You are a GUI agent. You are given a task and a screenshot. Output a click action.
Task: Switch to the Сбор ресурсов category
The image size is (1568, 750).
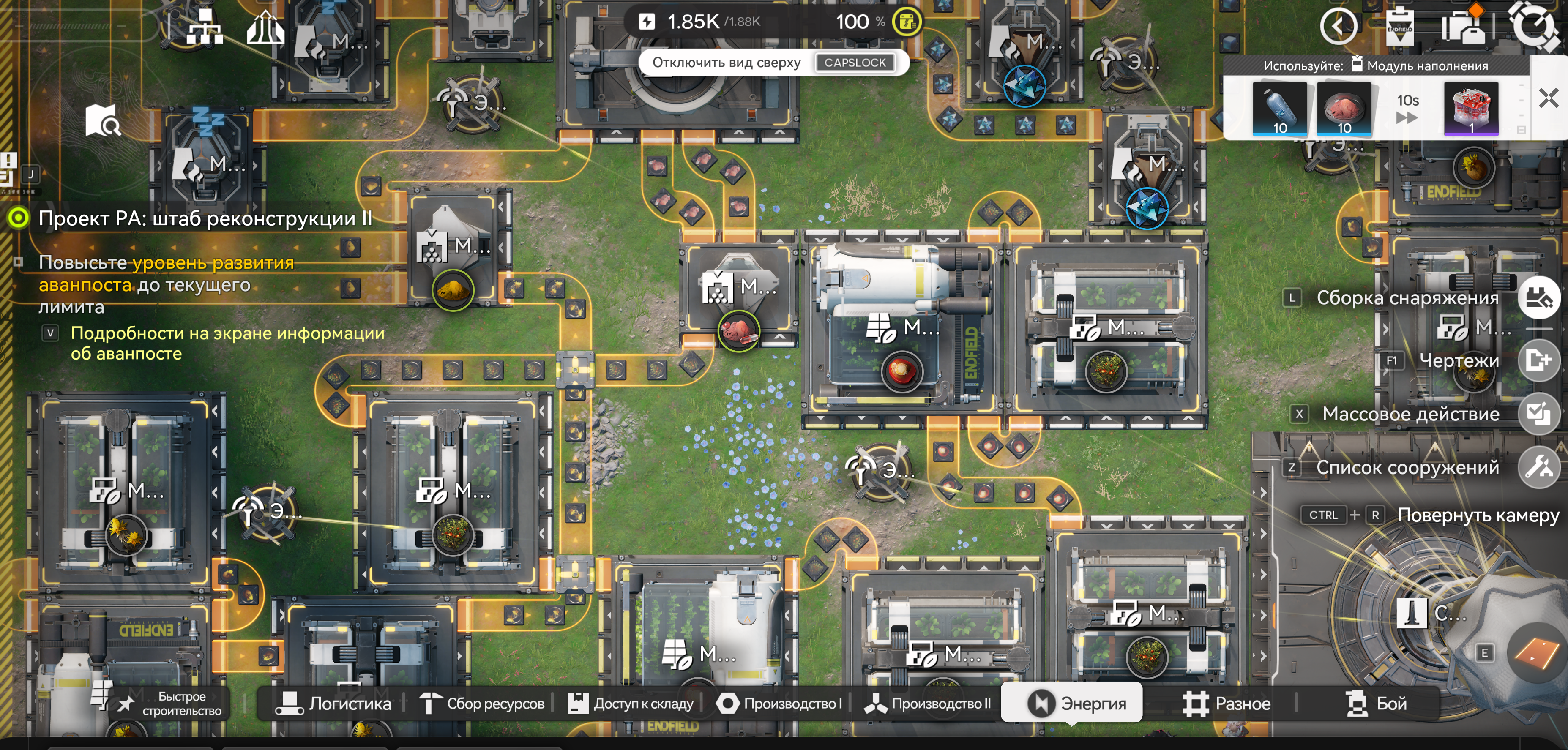482,703
